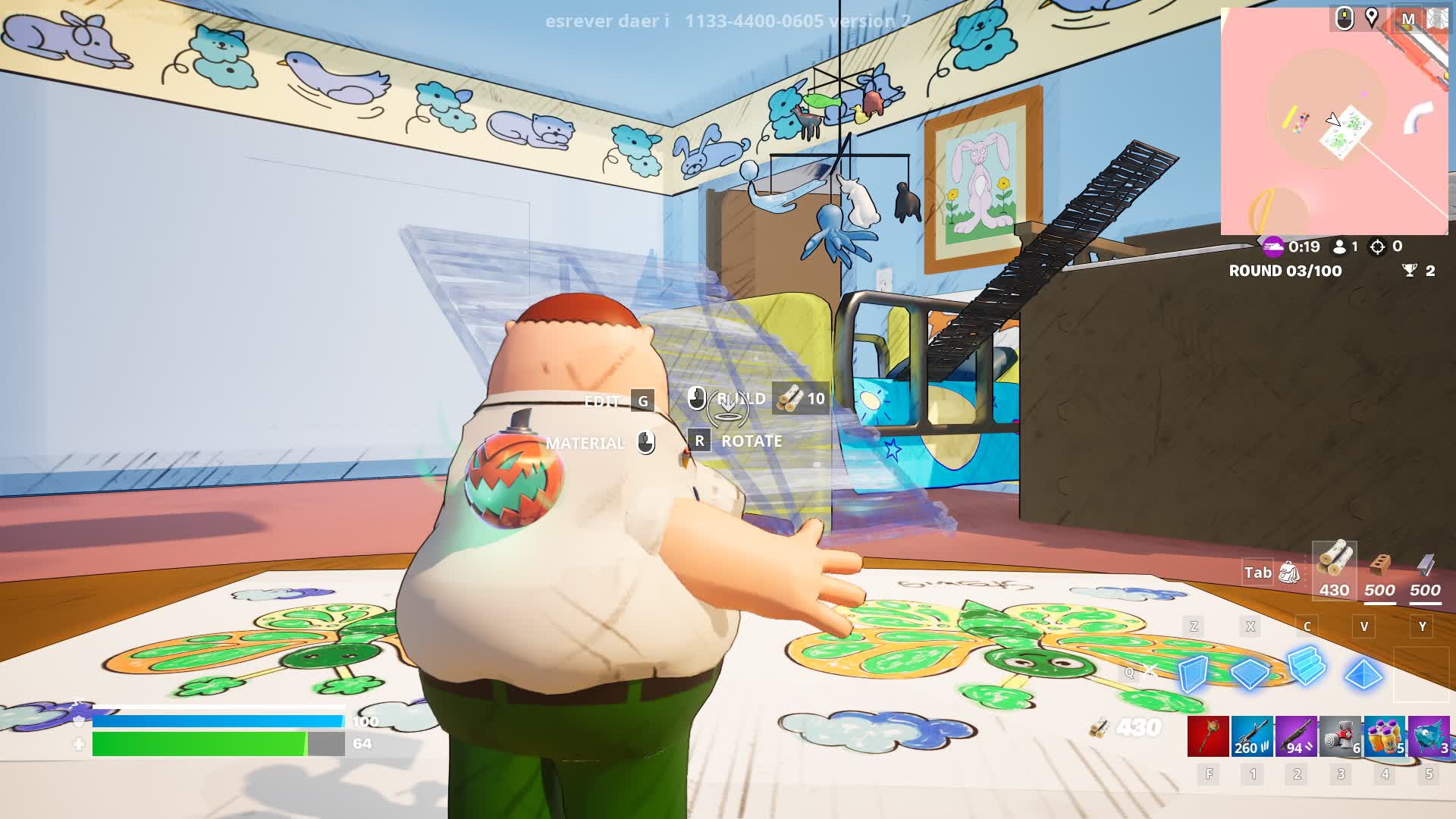This screenshot has width=1456, height=819.
Task: Click the place-marker pin icon above the minimap
Action: 1372,19
